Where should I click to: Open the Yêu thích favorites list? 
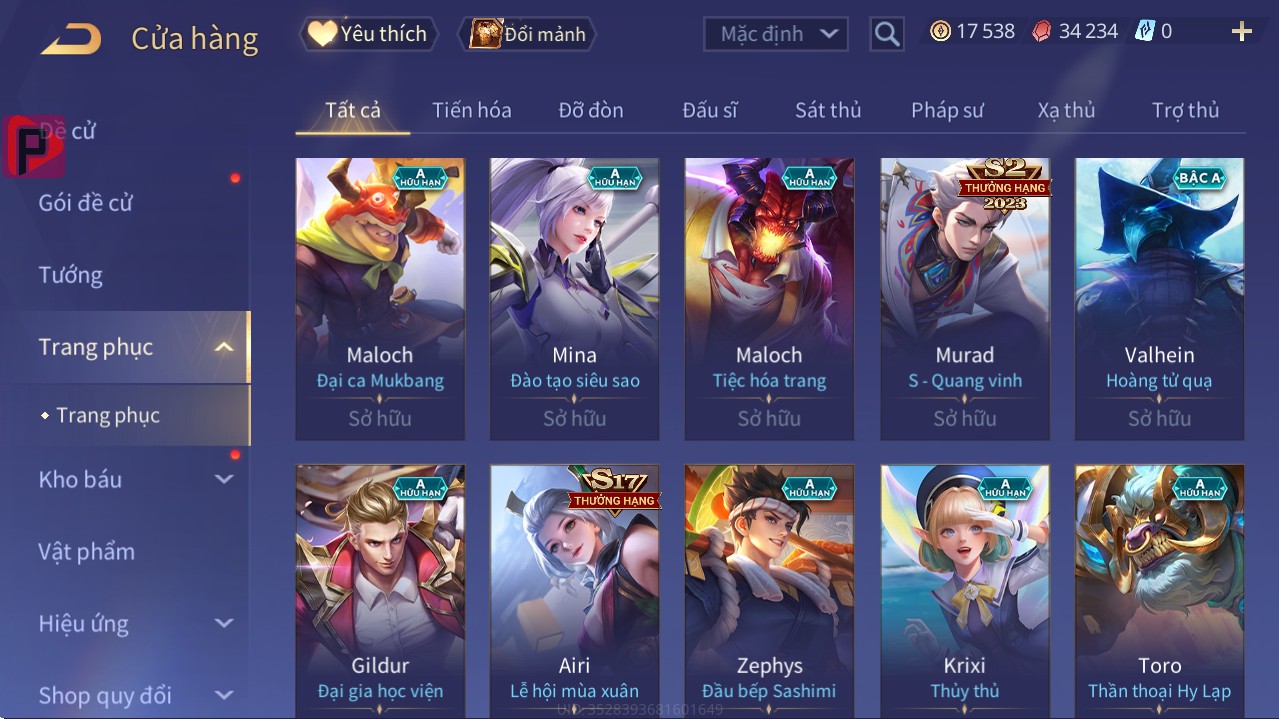point(367,34)
